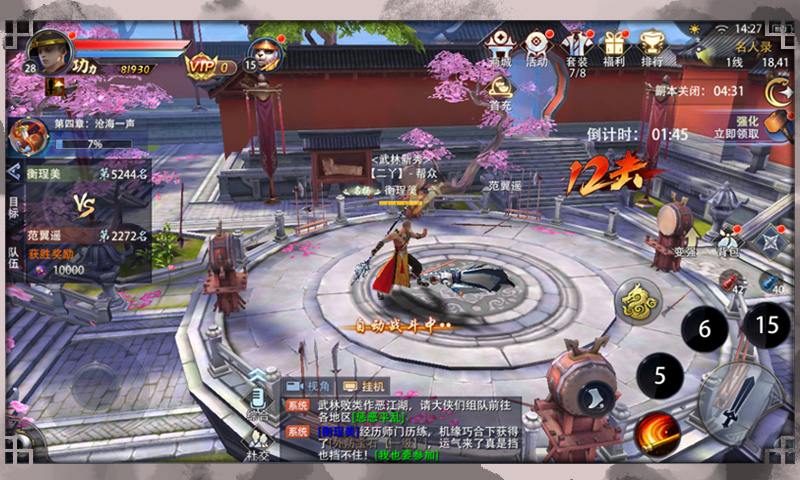This screenshot has width=800, height=480.
Task: Activate the golden dragon skill
Action: click(637, 302)
